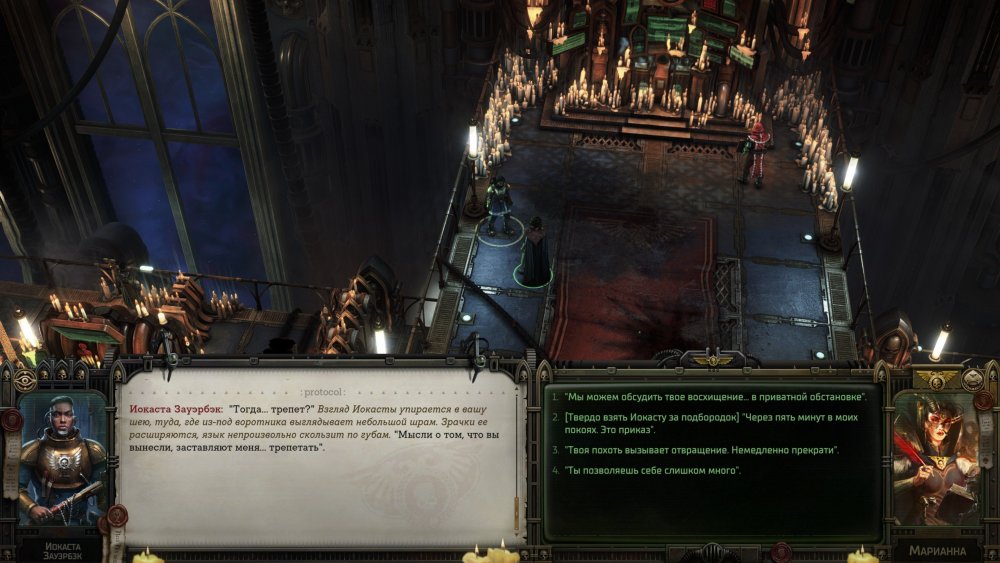Viewport: 1000px width, 563px height.
Task: Click Марианна's character portrait
Action: 937,459
